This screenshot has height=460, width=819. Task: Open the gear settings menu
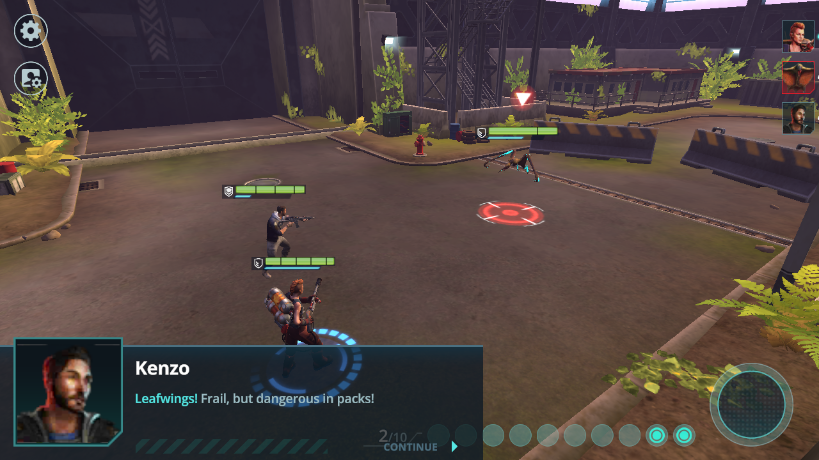pos(31,30)
